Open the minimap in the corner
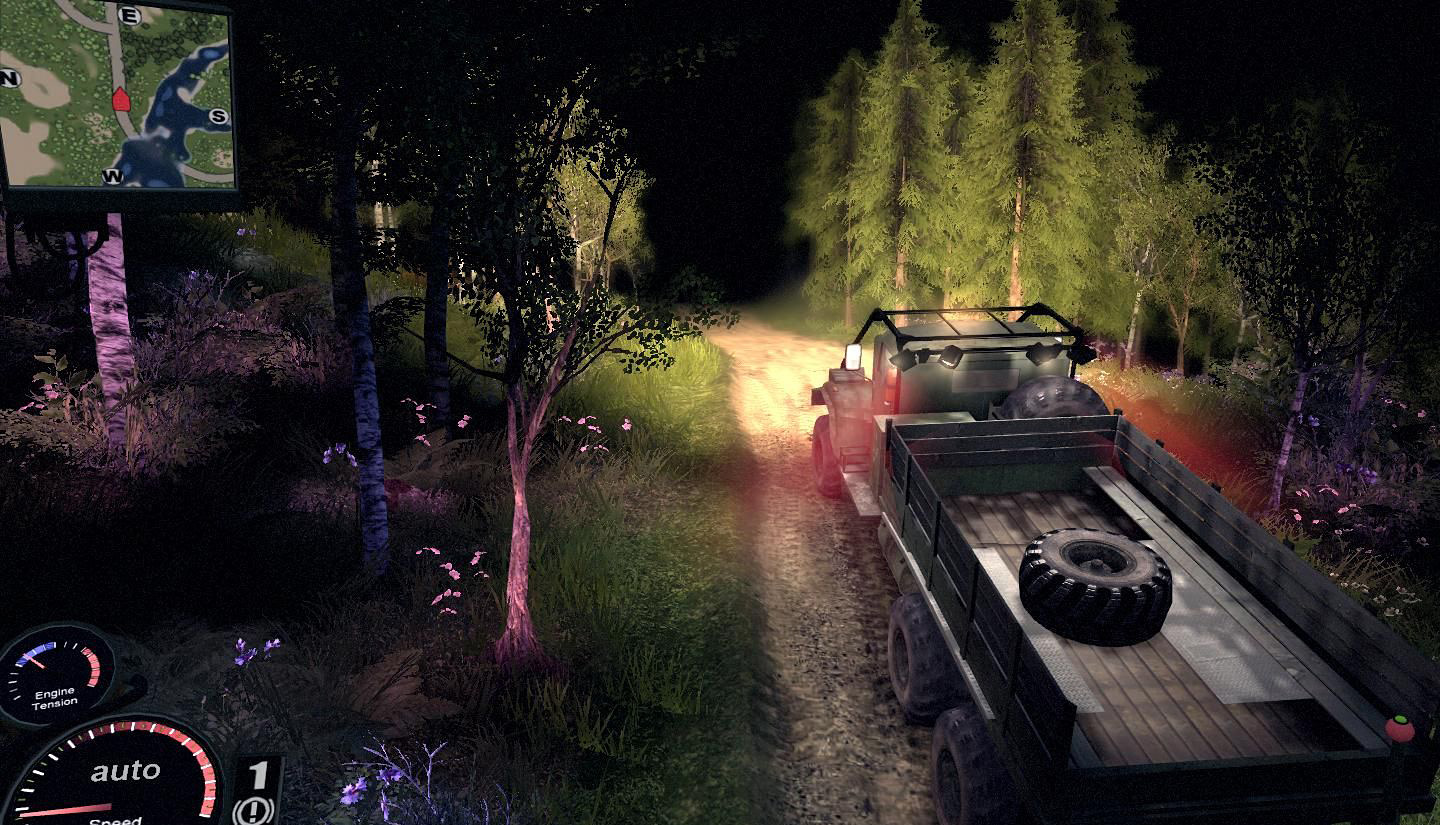The height and width of the screenshot is (825, 1440). (117, 95)
